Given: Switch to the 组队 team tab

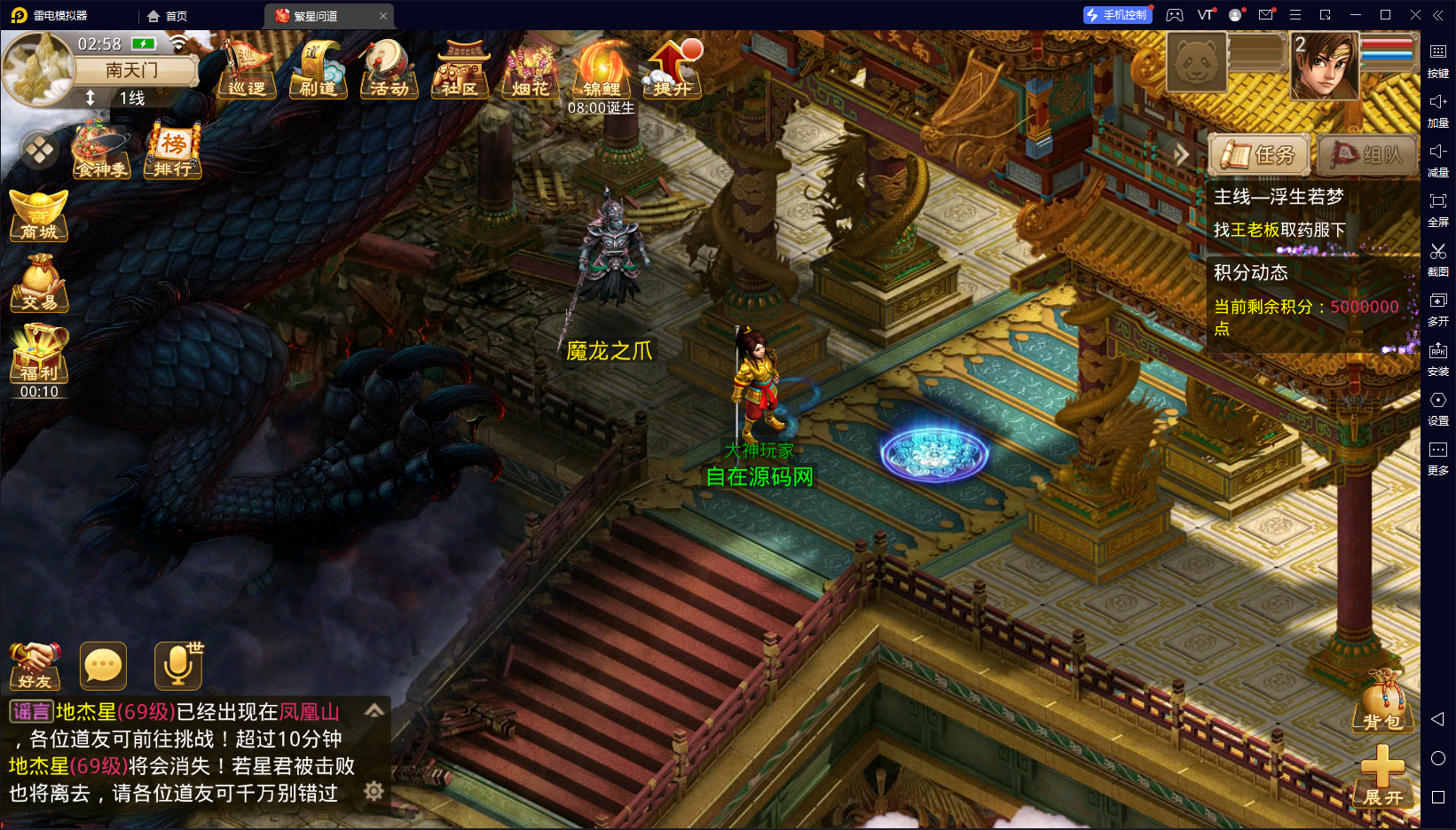Looking at the screenshot, I should tap(1366, 155).
